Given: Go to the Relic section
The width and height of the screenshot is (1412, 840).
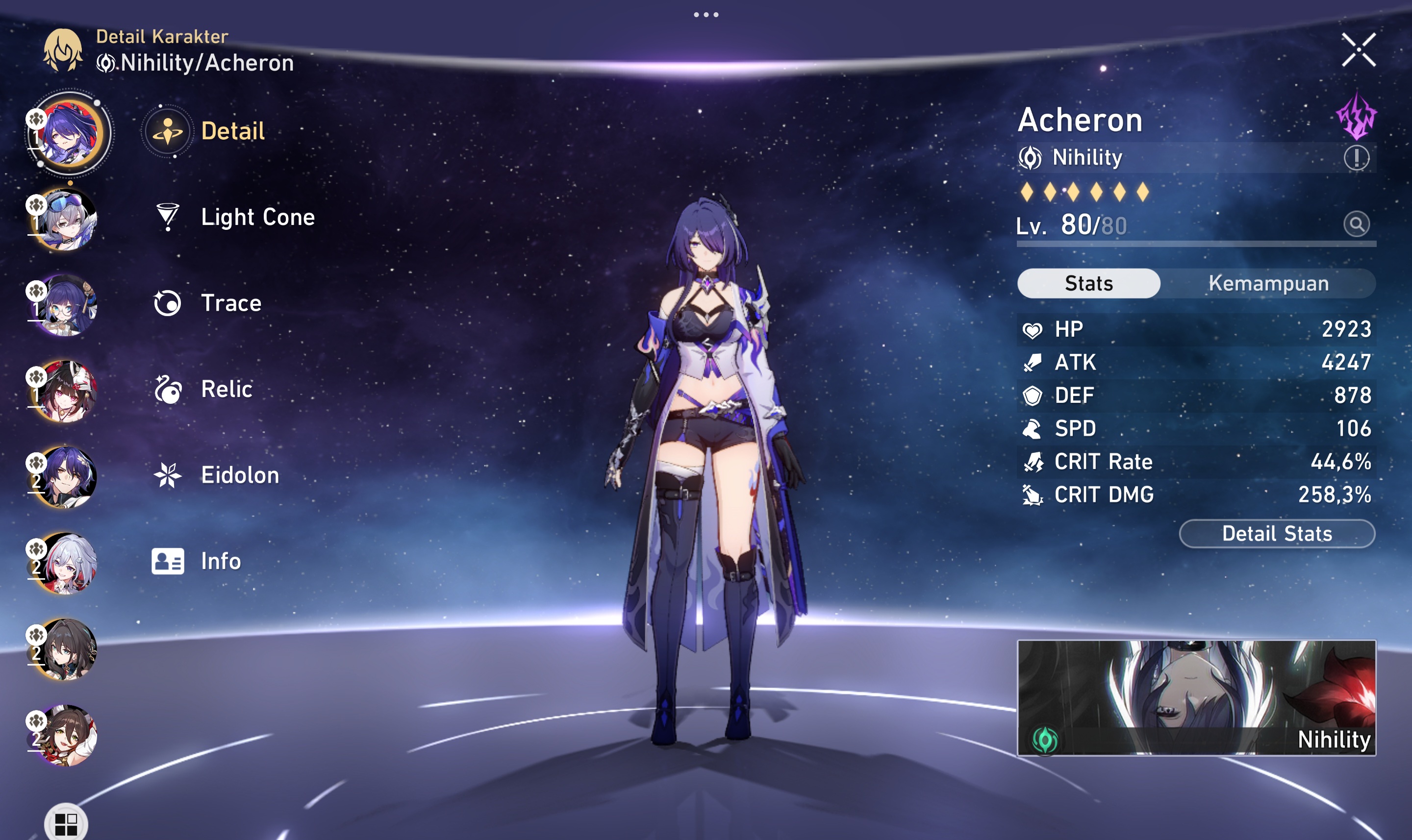Looking at the screenshot, I should pyautogui.click(x=226, y=390).
